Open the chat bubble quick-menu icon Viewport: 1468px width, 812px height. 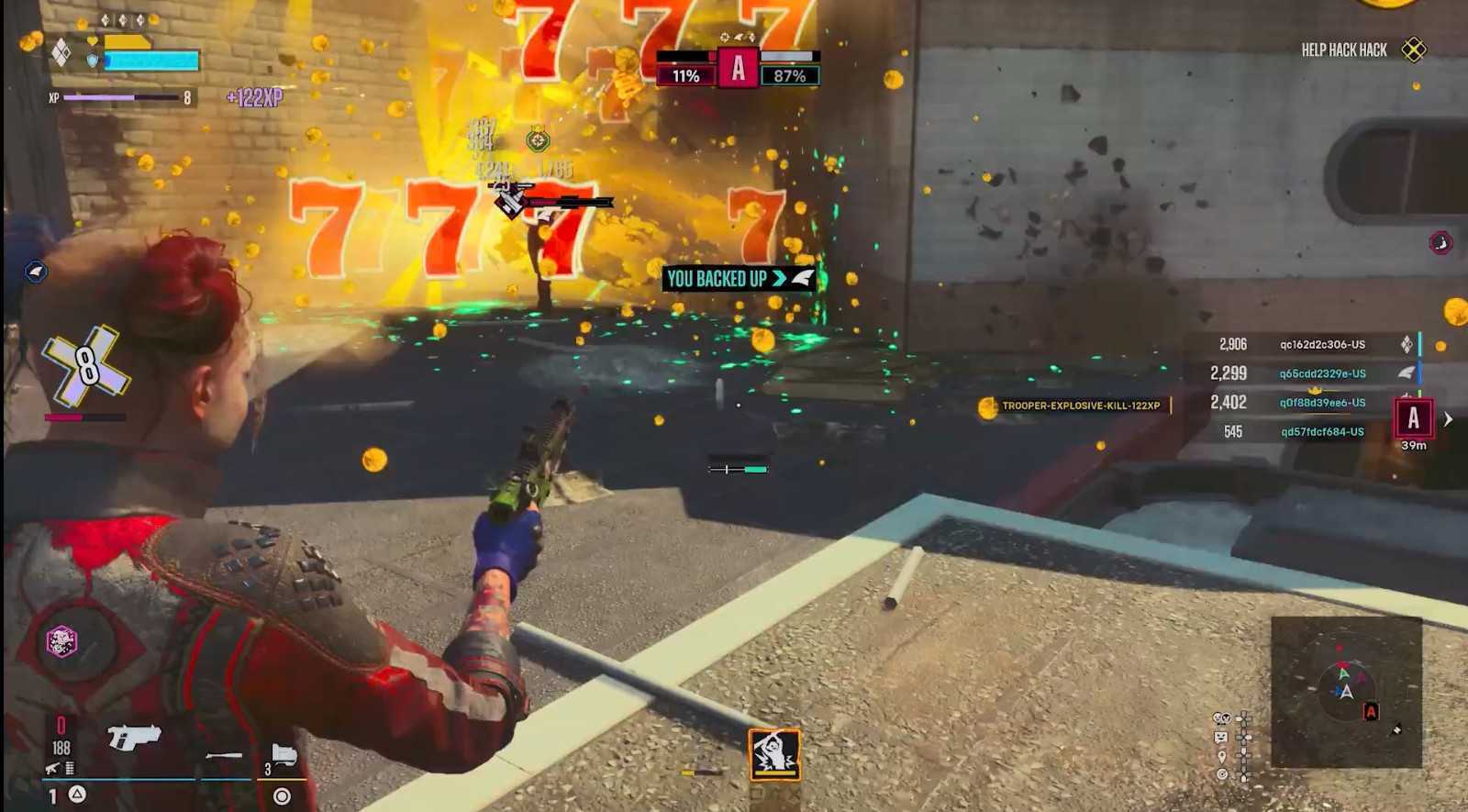tap(1221, 737)
